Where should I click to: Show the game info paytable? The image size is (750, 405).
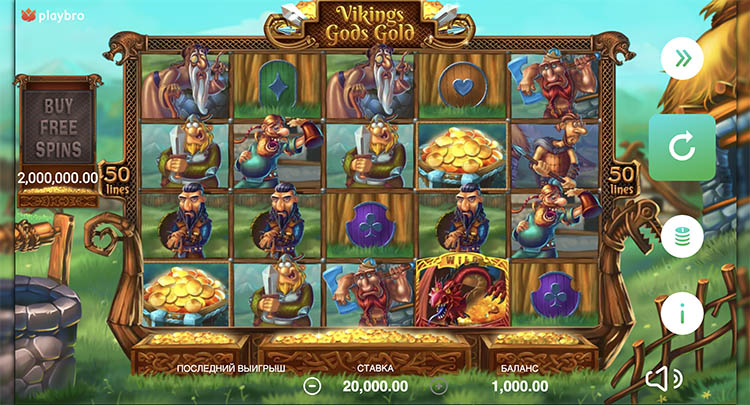682,314
